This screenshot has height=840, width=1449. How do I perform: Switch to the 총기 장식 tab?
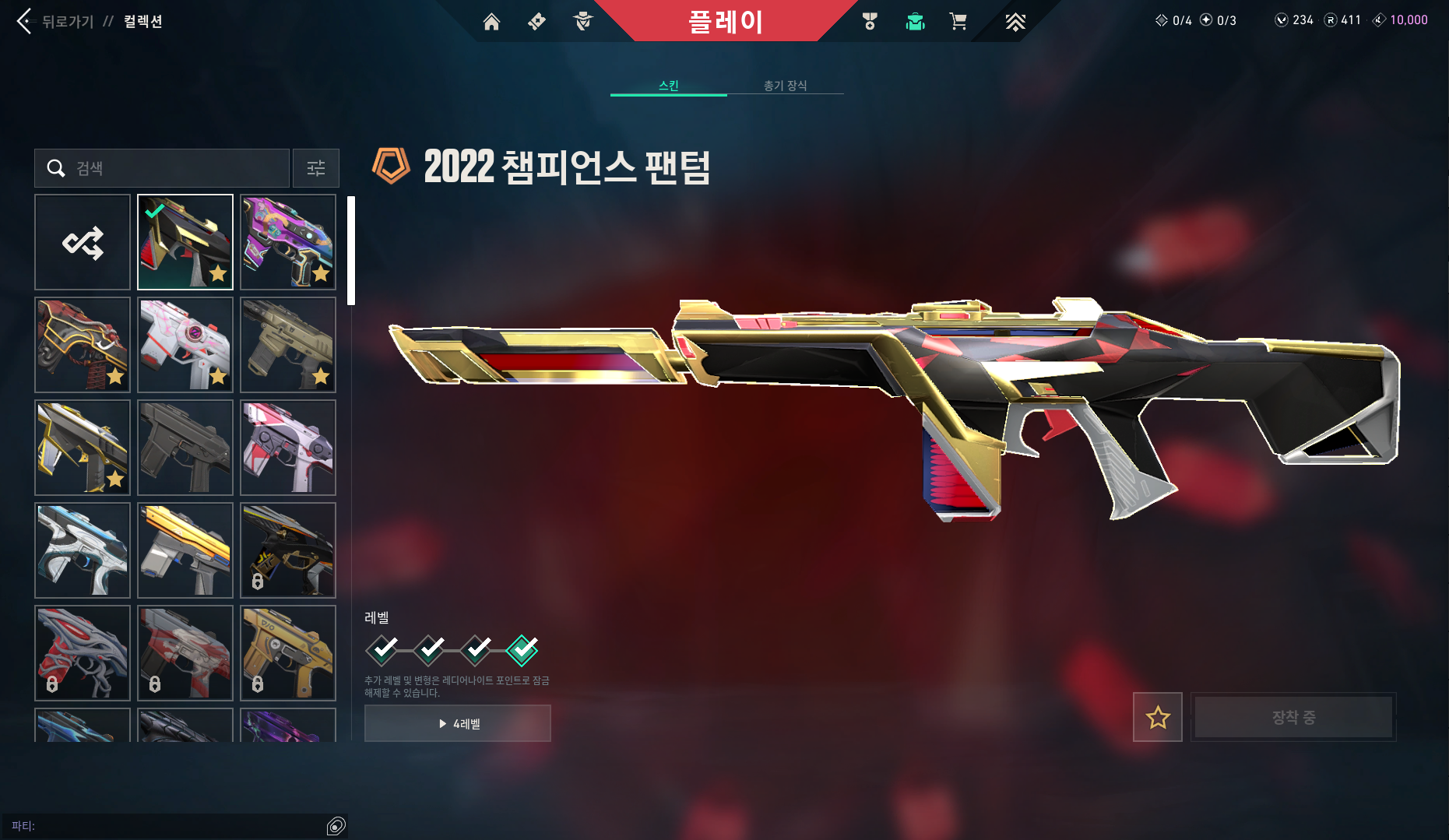[x=786, y=86]
